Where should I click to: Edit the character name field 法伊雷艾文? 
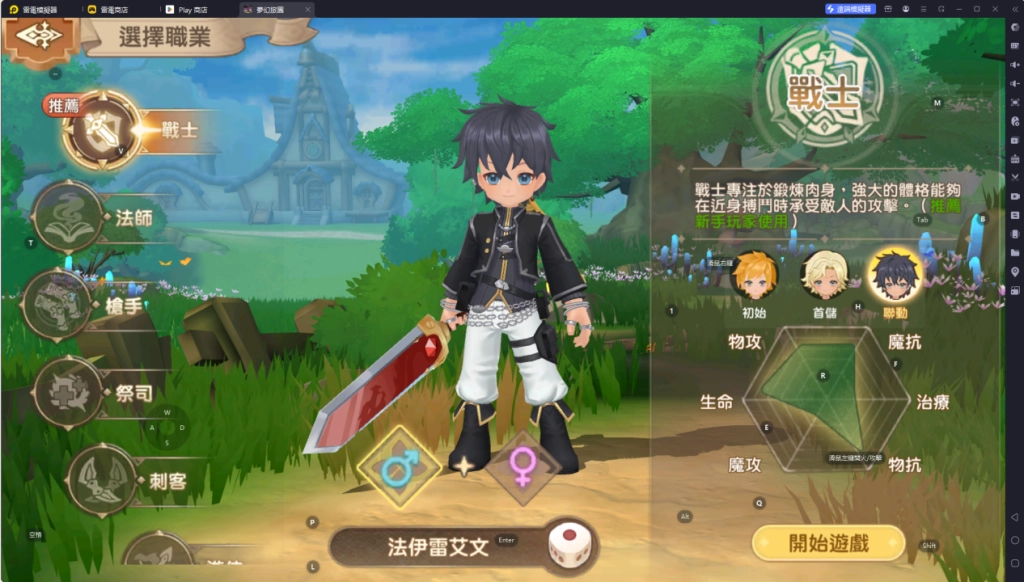pos(438,547)
